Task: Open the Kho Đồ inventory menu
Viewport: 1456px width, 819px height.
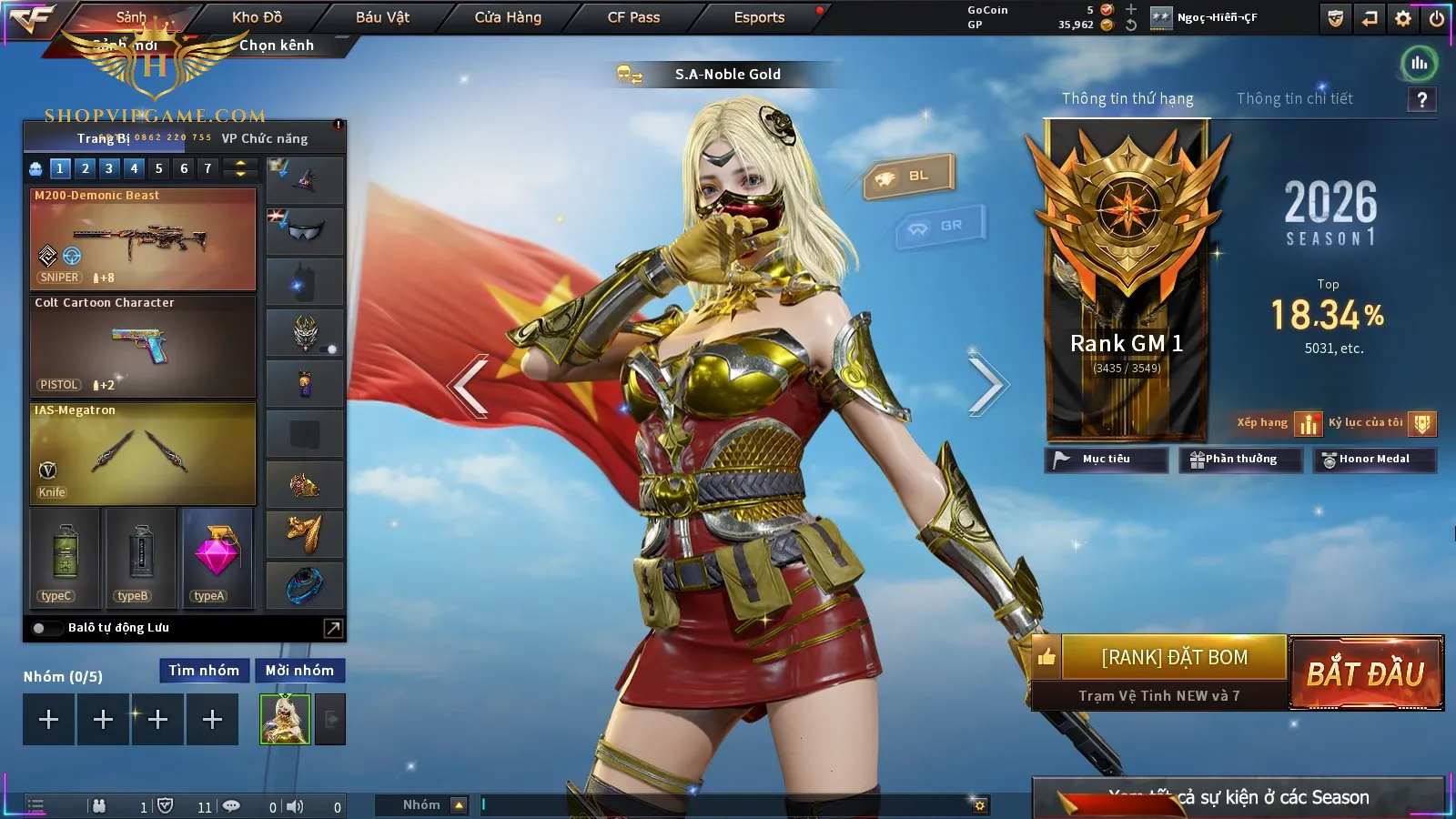Action: [x=257, y=17]
